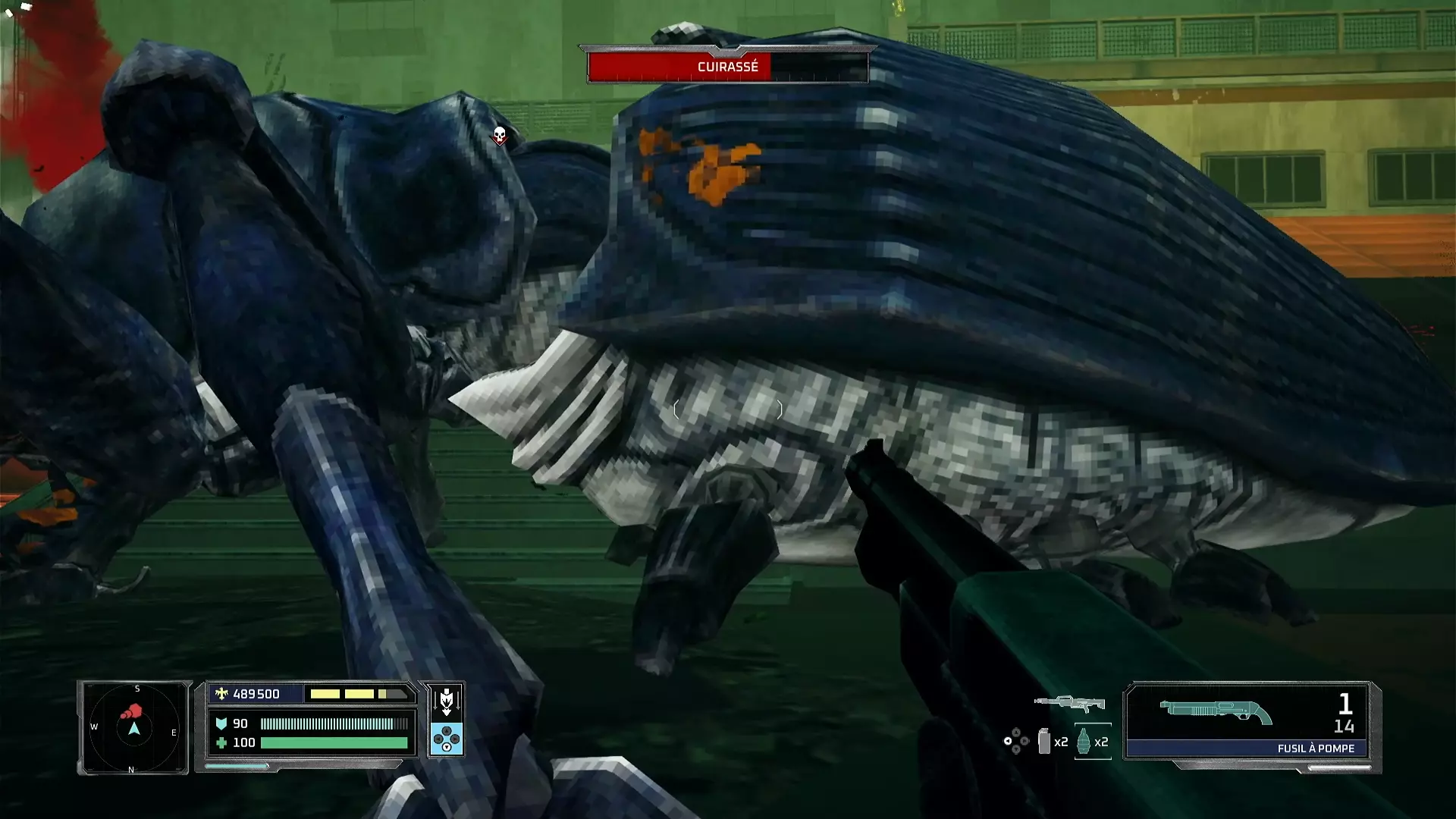The height and width of the screenshot is (819, 1456).
Task: Click the machine gun silhouette above the grenades
Action: click(x=1070, y=703)
